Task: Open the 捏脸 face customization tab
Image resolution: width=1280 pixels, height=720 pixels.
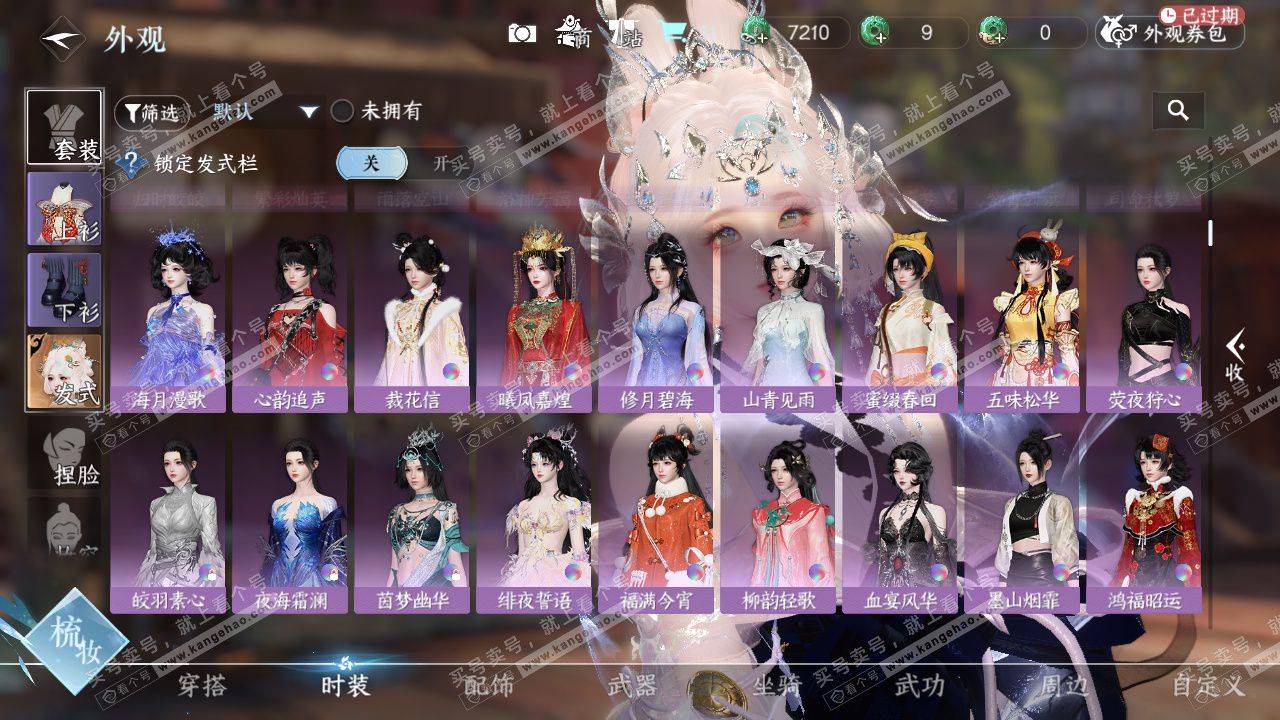Action: tap(64, 455)
